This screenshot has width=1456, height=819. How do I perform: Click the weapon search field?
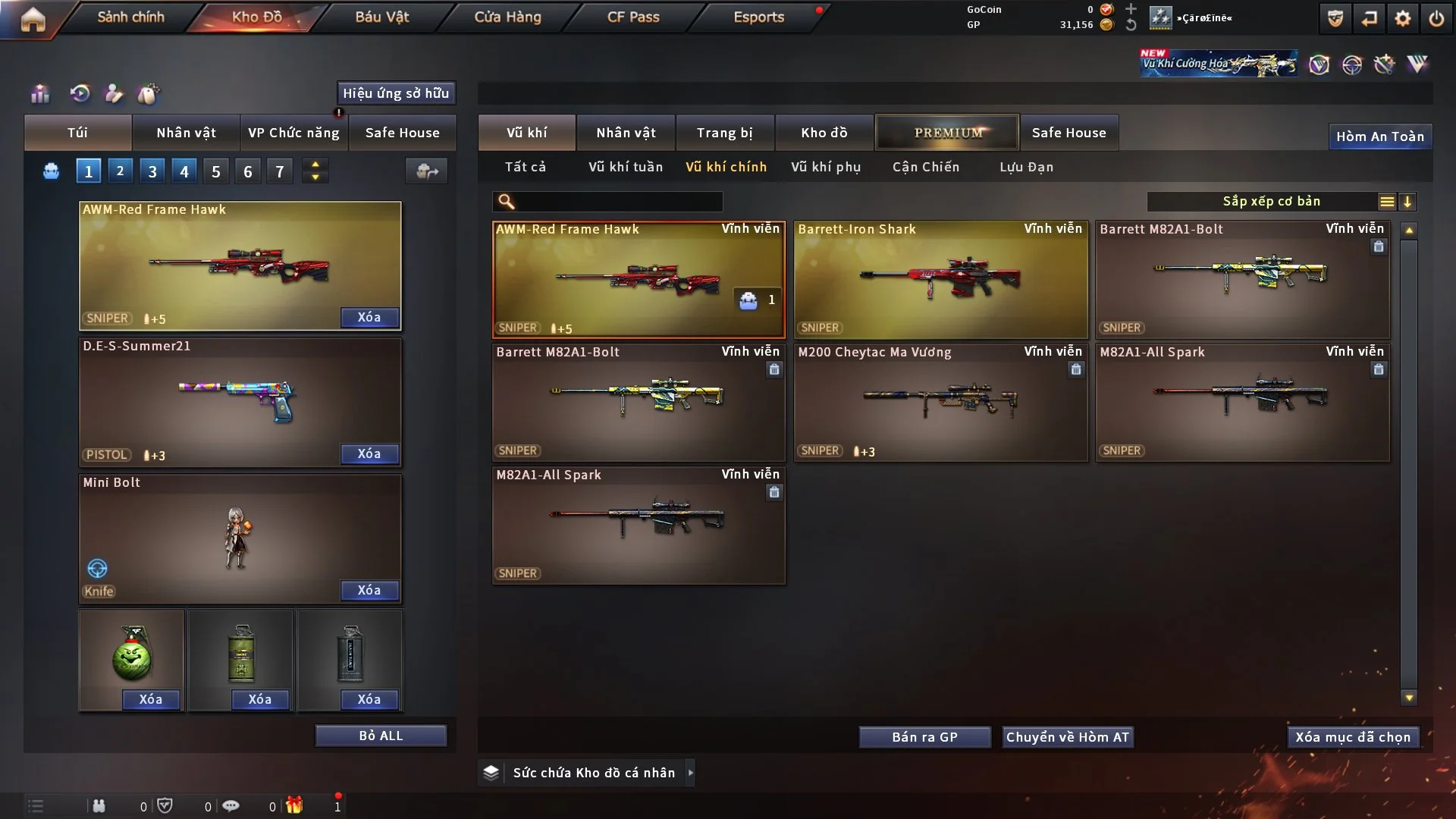(x=618, y=202)
